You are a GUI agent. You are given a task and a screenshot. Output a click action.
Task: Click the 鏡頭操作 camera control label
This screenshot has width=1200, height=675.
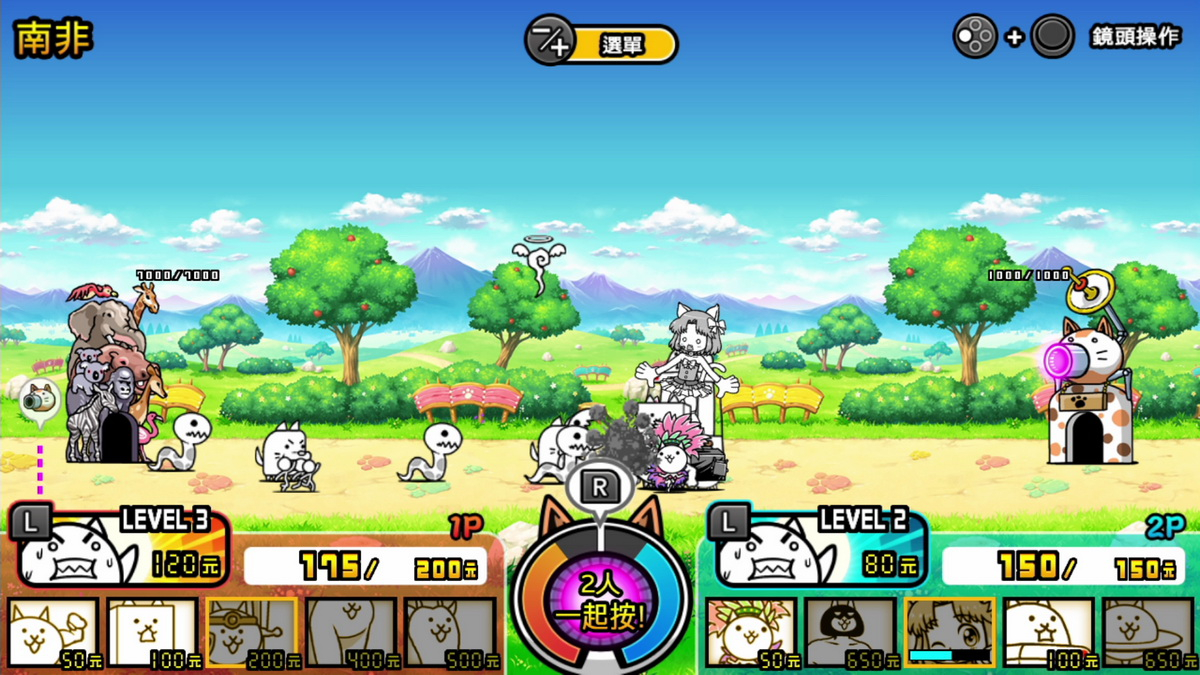coord(1135,38)
